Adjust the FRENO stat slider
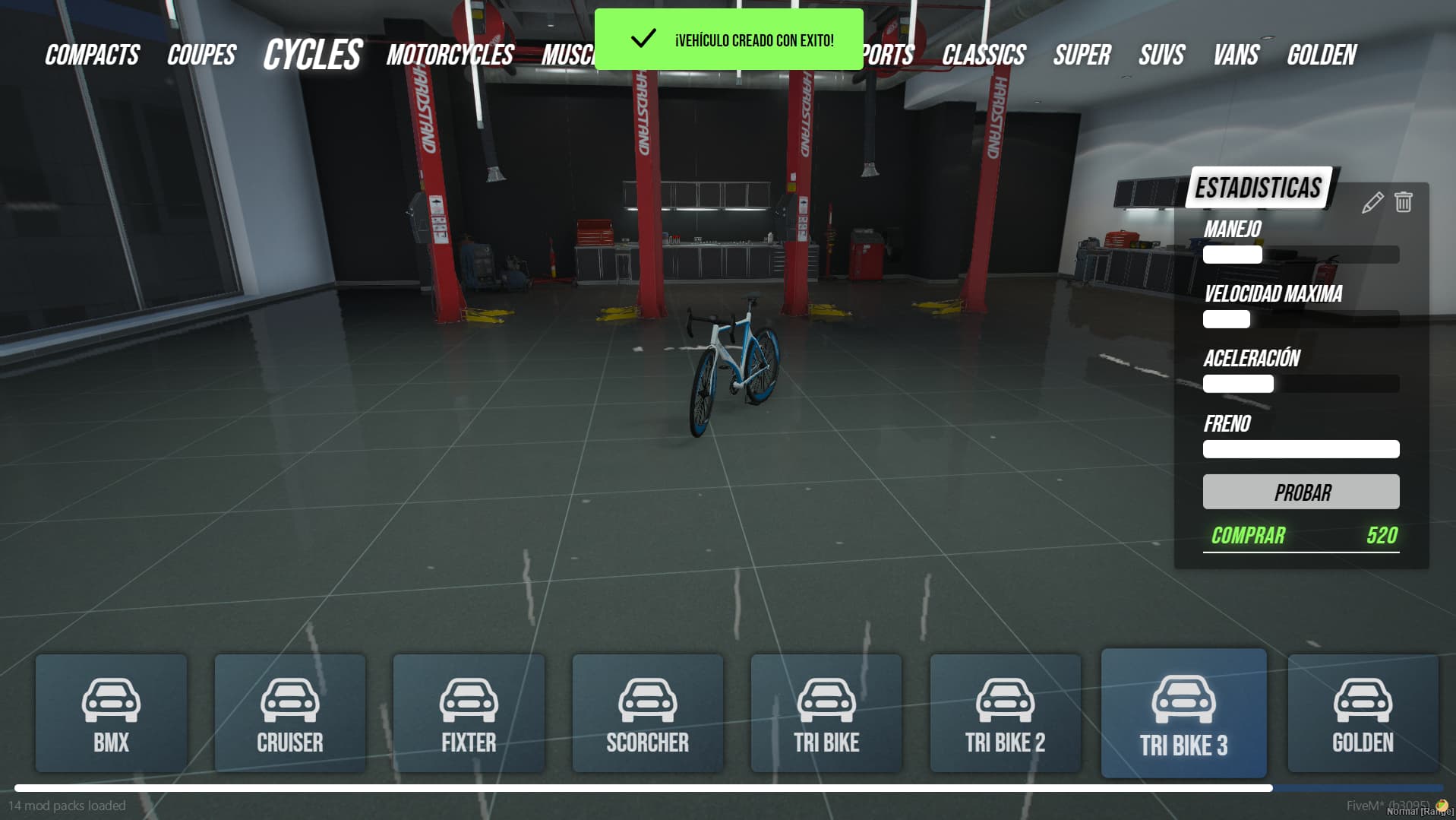The width and height of the screenshot is (1456, 820). pos(1300,449)
